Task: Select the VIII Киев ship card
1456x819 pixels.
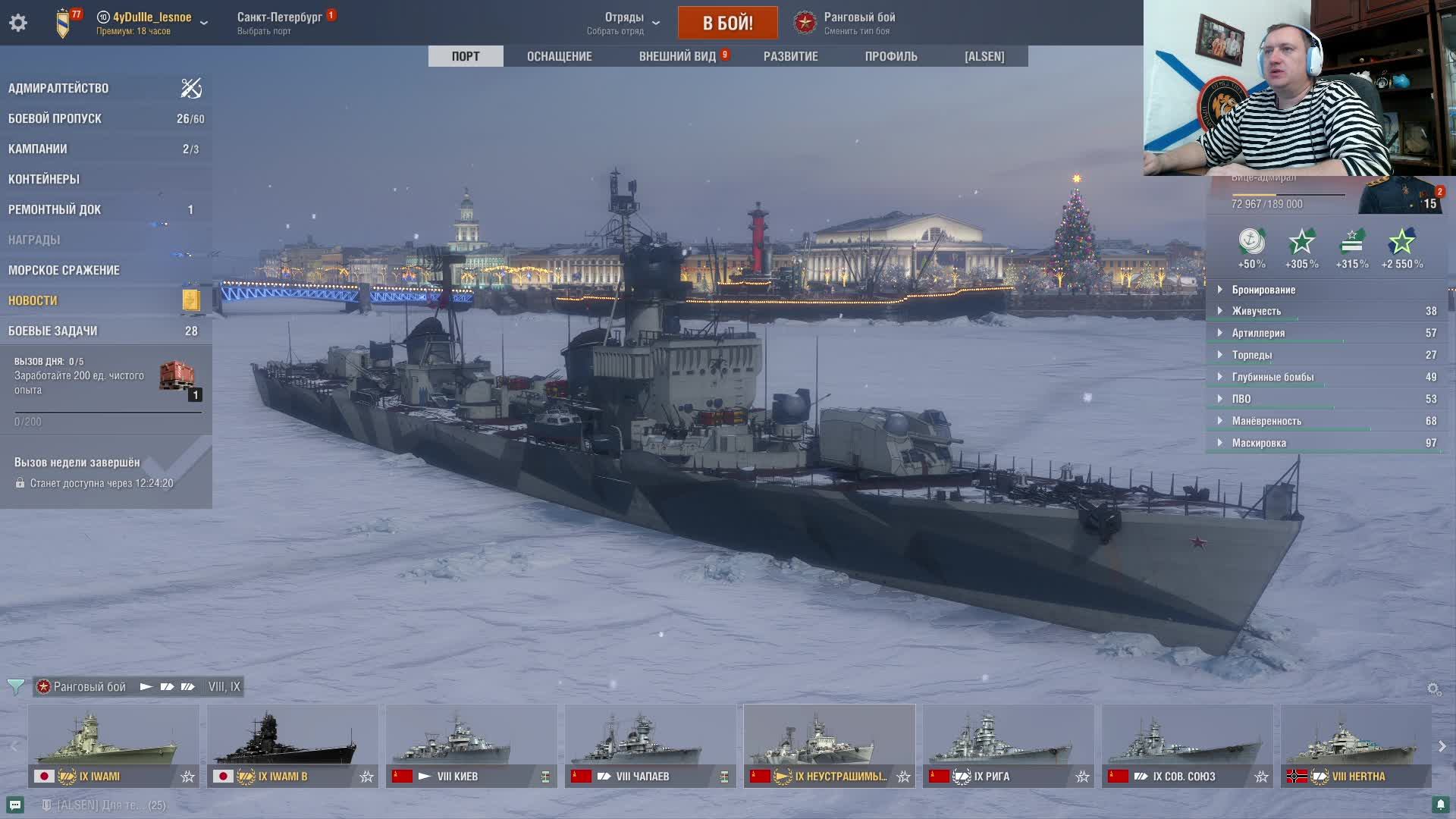Action: coord(471,746)
